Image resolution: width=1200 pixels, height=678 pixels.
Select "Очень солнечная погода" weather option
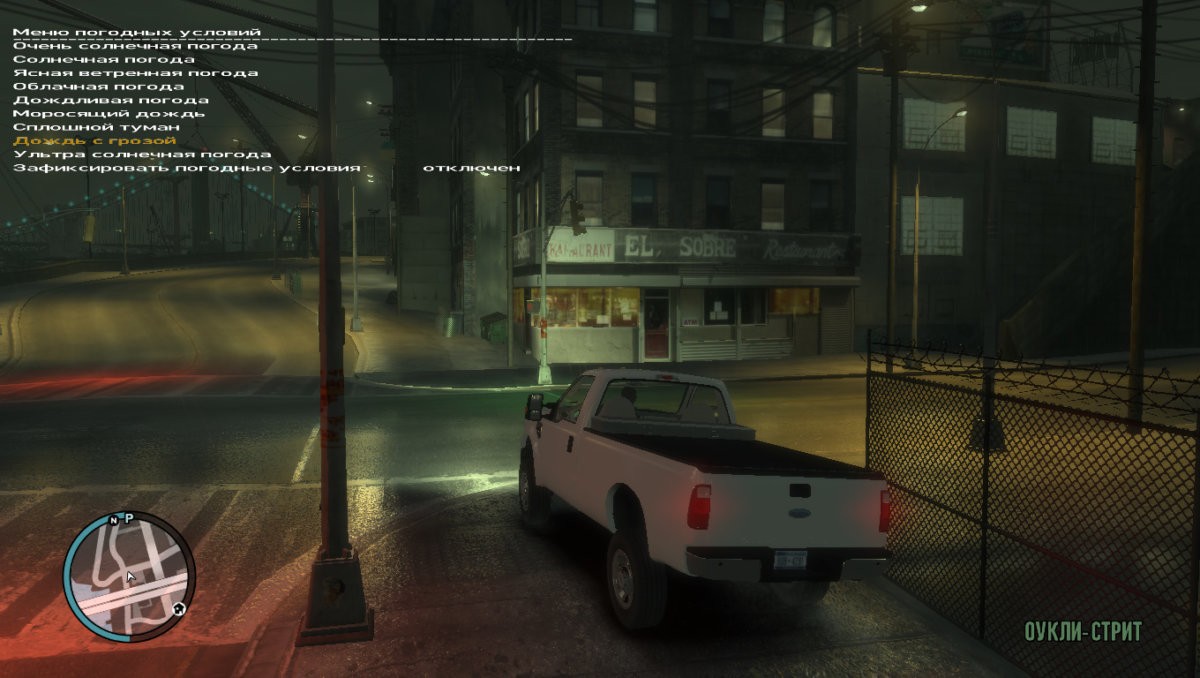(135, 46)
